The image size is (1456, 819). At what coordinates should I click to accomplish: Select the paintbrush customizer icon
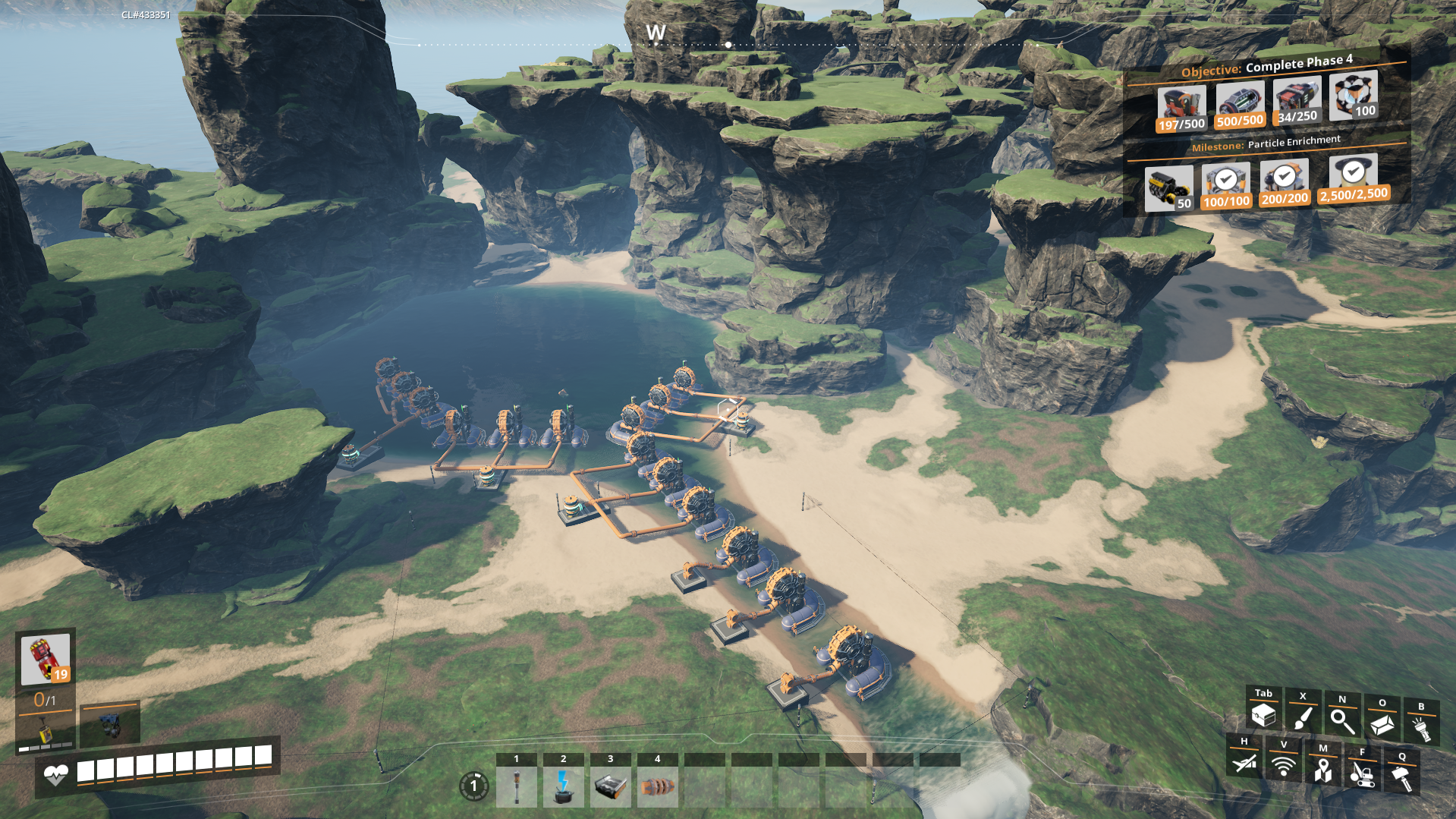[x=1303, y=717]
